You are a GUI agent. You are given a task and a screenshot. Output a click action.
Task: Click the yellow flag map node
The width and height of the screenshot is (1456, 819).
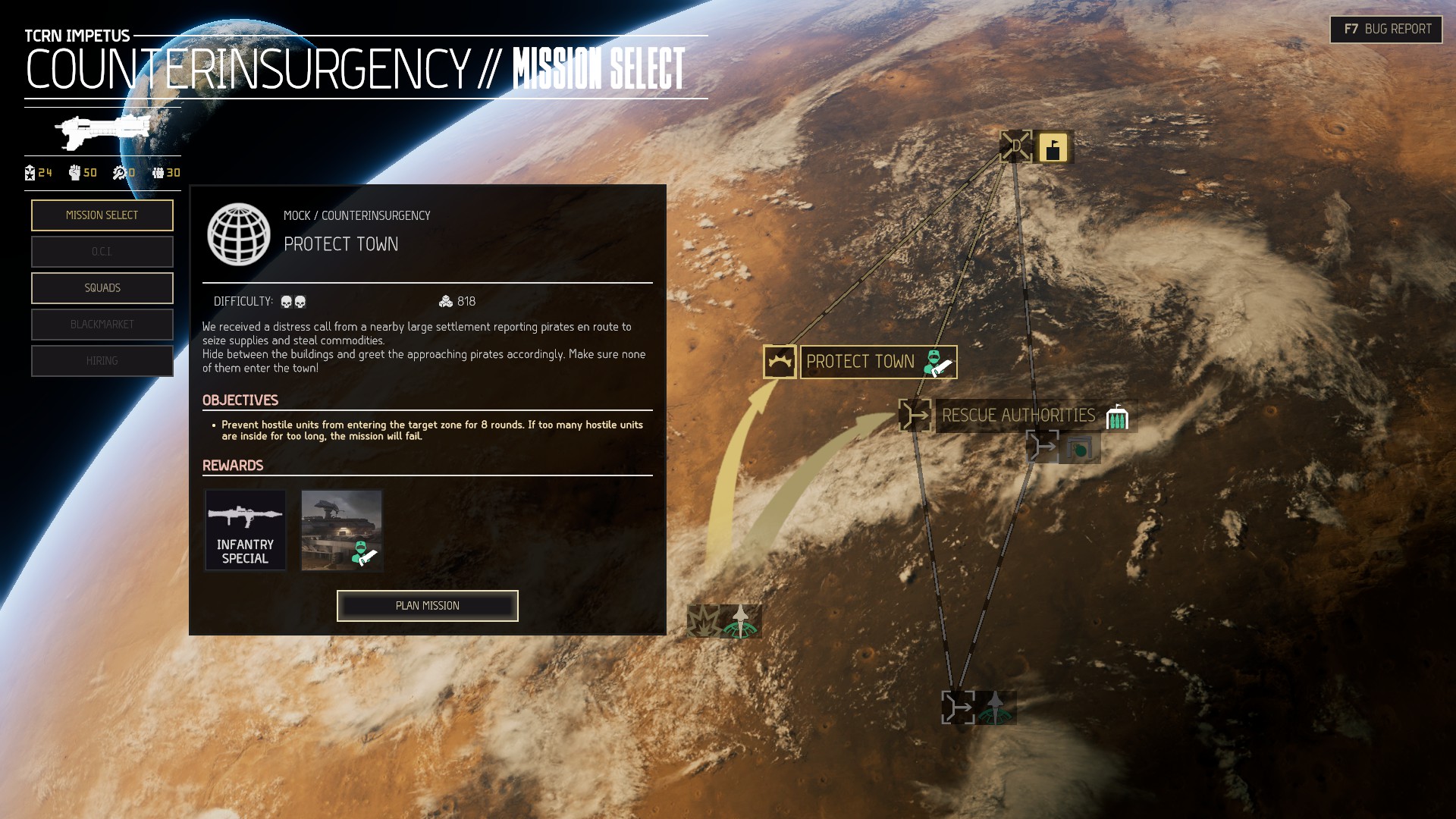pos(1053,147)
